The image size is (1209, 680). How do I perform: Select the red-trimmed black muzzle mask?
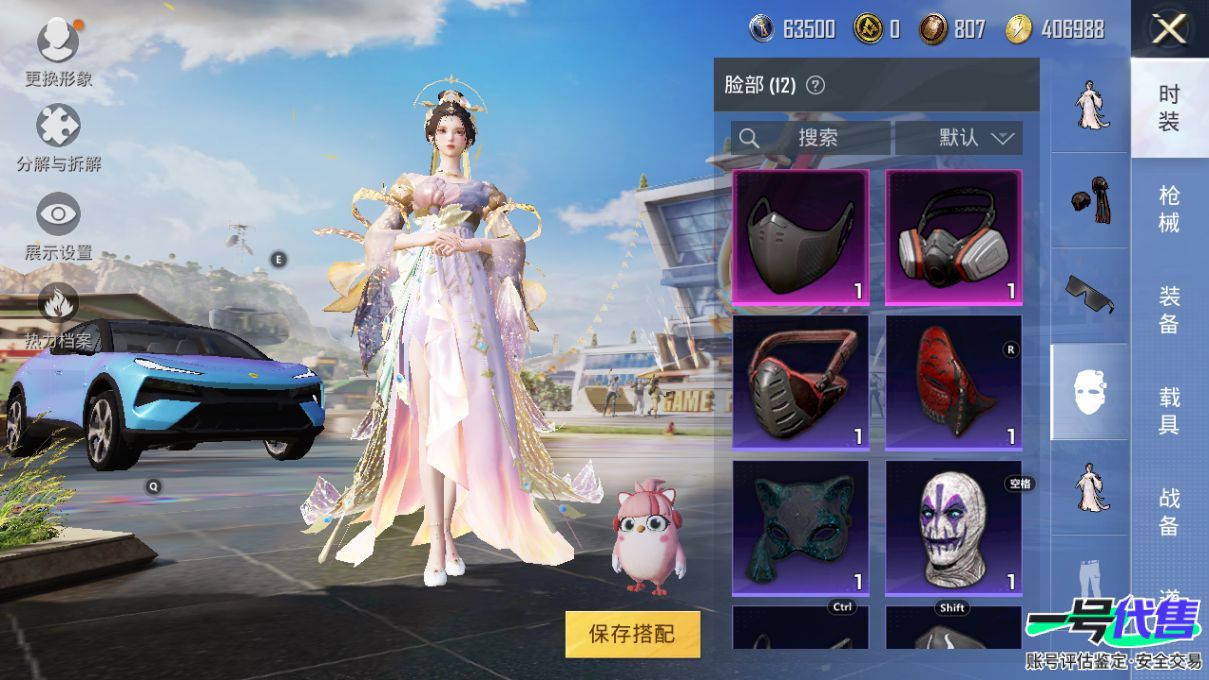tap(800, 382)
